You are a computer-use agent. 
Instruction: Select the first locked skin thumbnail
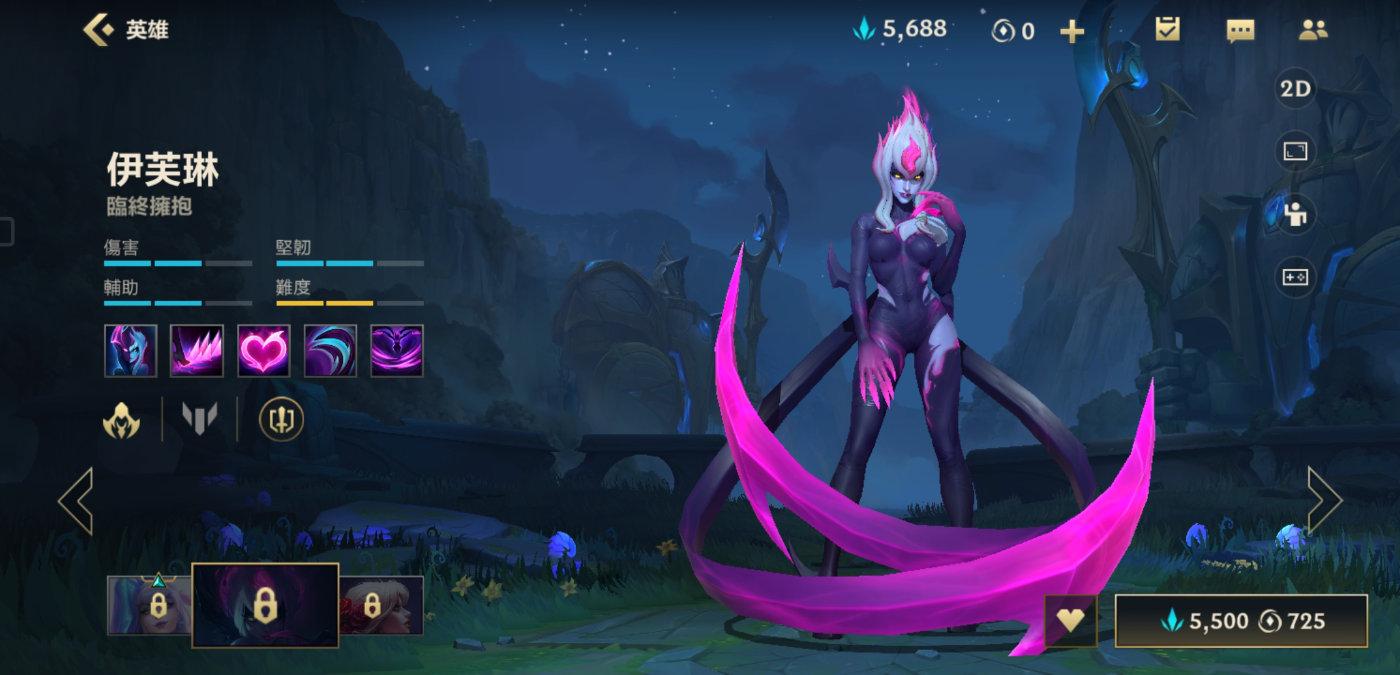(148, 605)
